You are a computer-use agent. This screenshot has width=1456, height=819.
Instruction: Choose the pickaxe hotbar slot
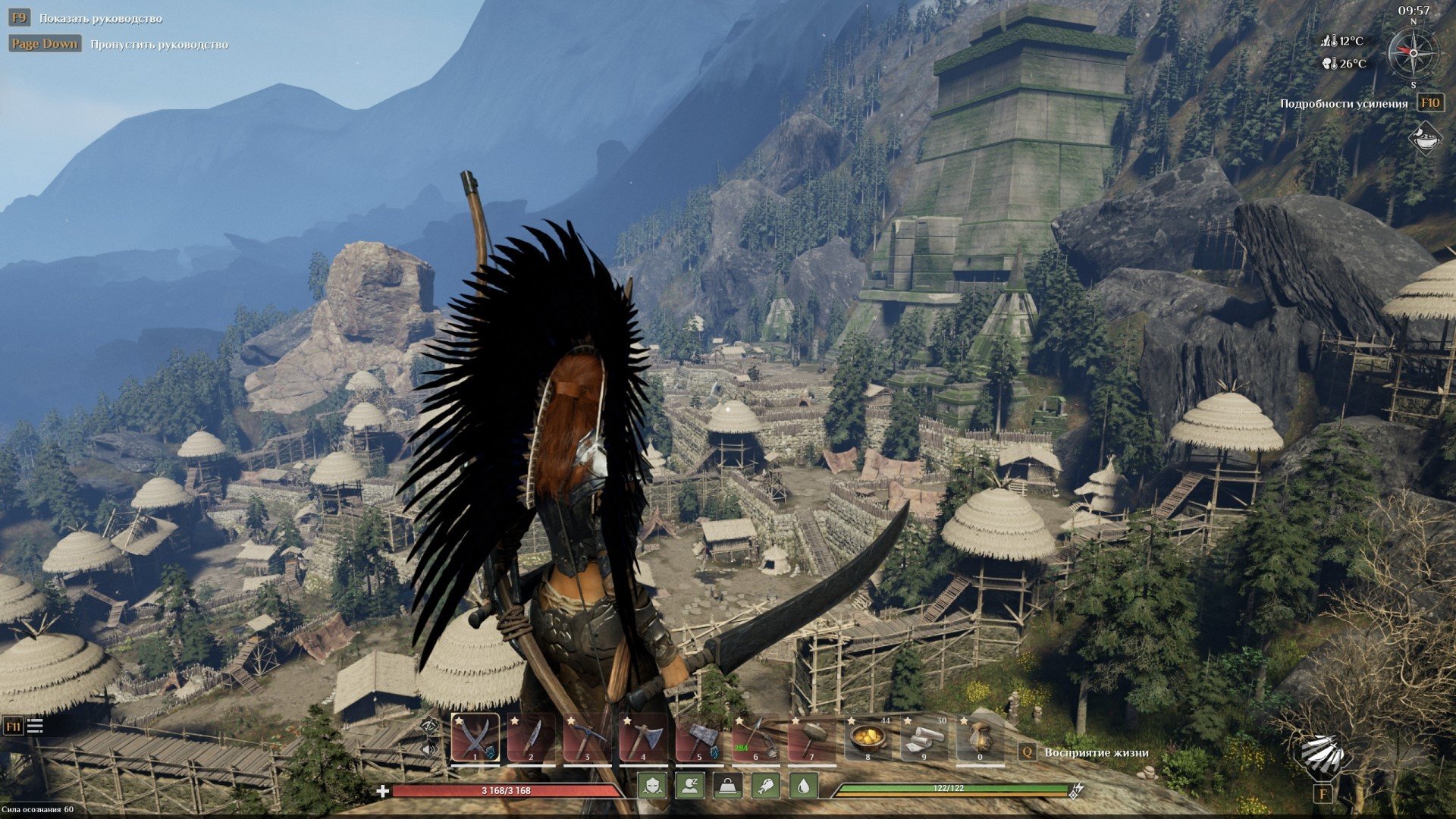(587, 738)
